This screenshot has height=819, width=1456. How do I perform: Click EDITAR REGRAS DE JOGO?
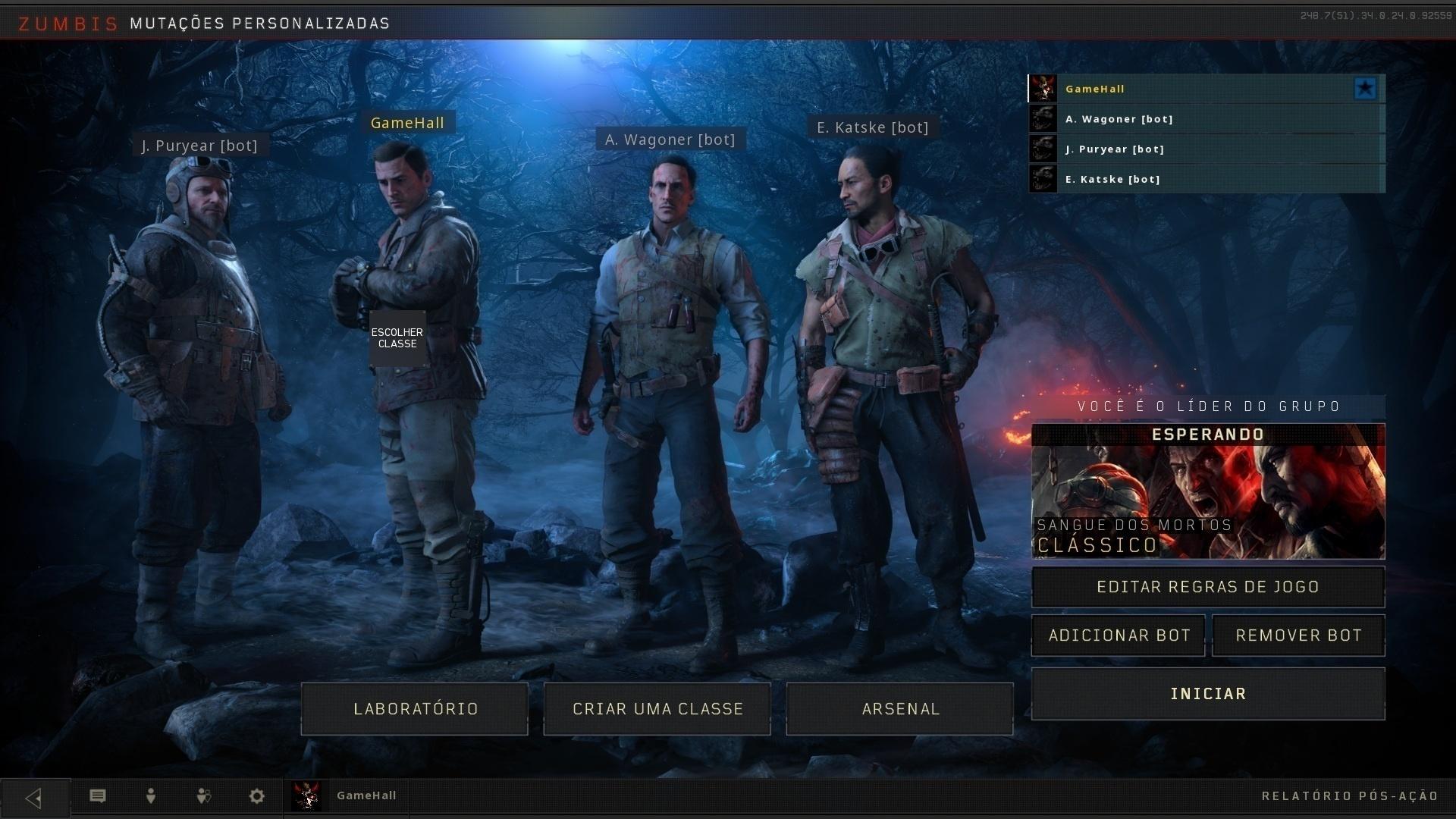(1207, 586)
